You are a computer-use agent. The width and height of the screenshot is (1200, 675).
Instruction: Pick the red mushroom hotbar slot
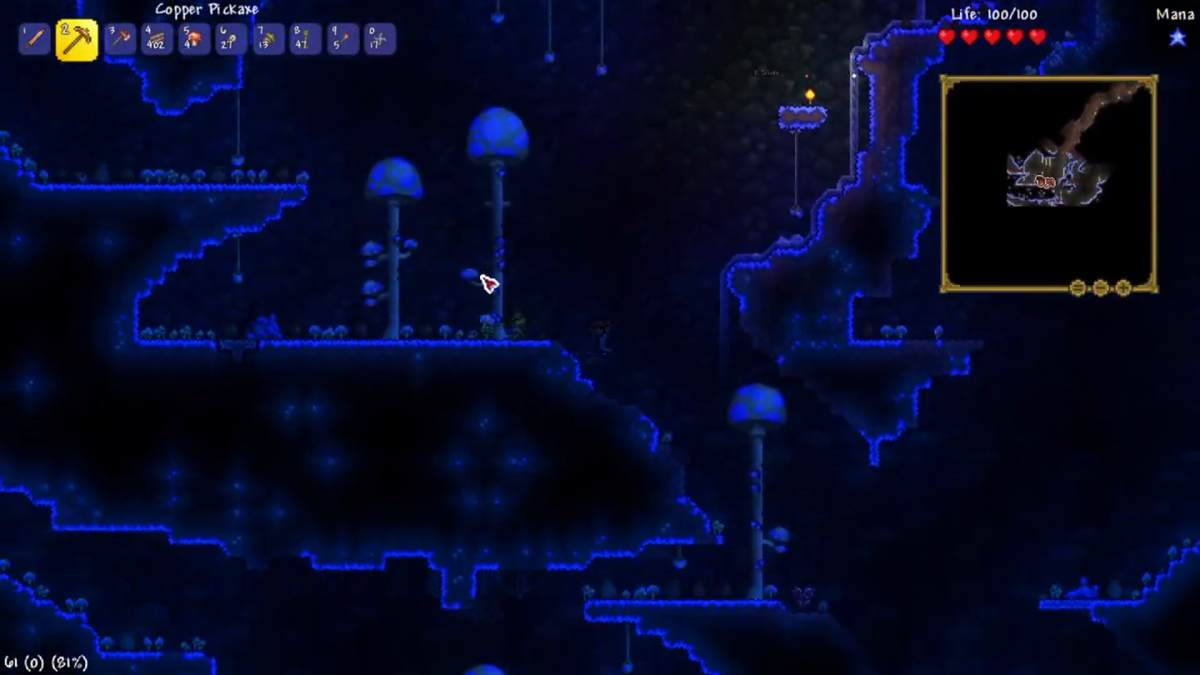194,40
